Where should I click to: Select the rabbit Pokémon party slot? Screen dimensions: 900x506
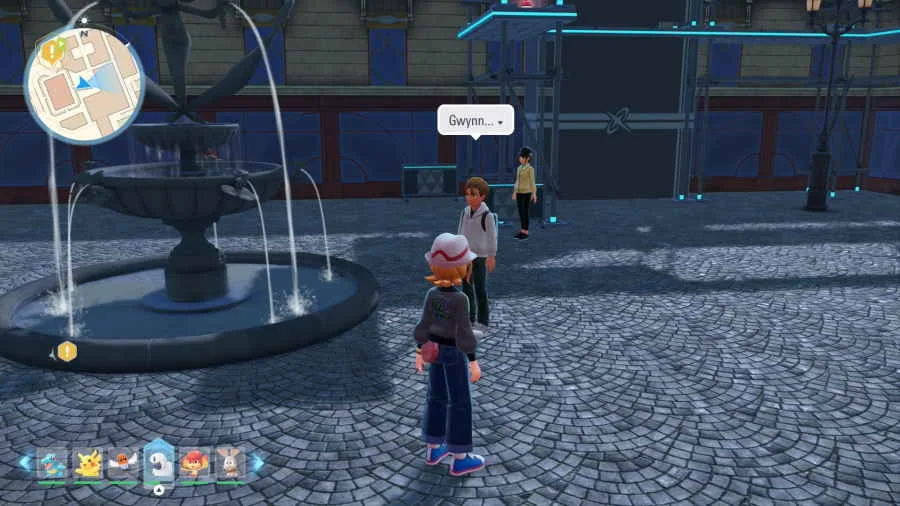point(230,463)
